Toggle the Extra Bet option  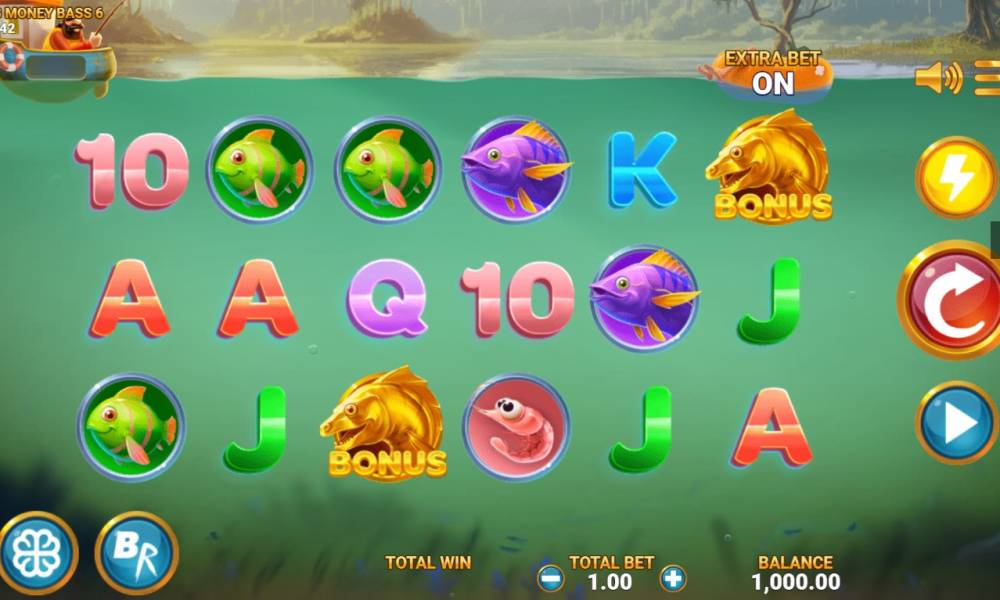coord(772,75)
